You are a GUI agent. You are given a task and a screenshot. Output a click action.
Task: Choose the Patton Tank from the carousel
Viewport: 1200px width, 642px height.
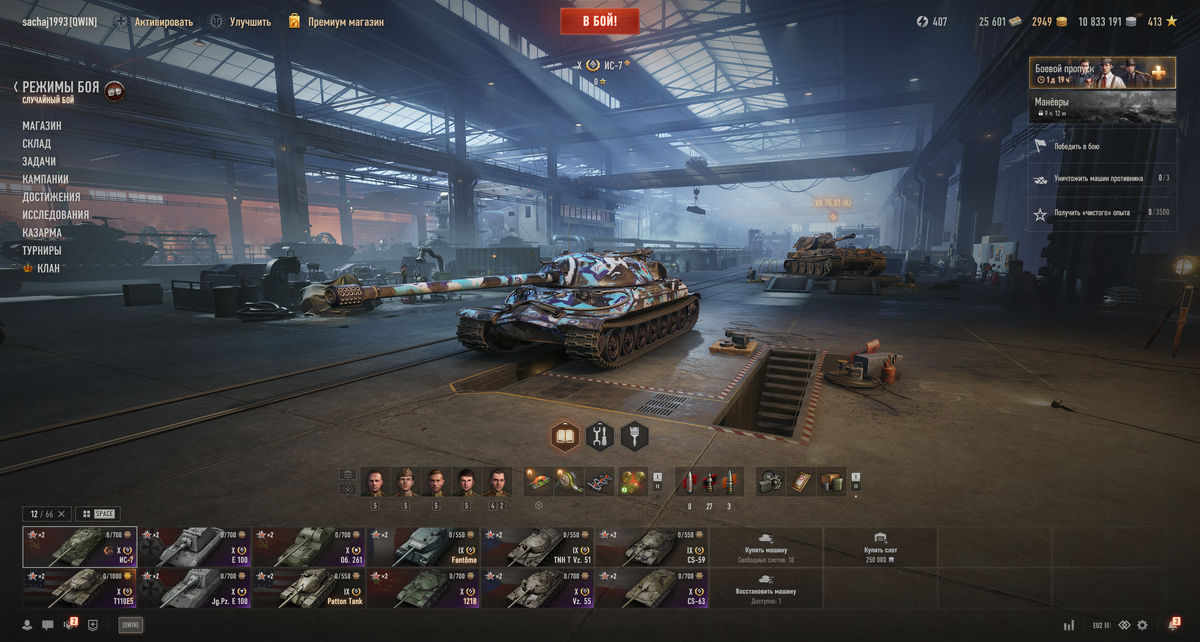pyautogui.click(x=309, y=588)
